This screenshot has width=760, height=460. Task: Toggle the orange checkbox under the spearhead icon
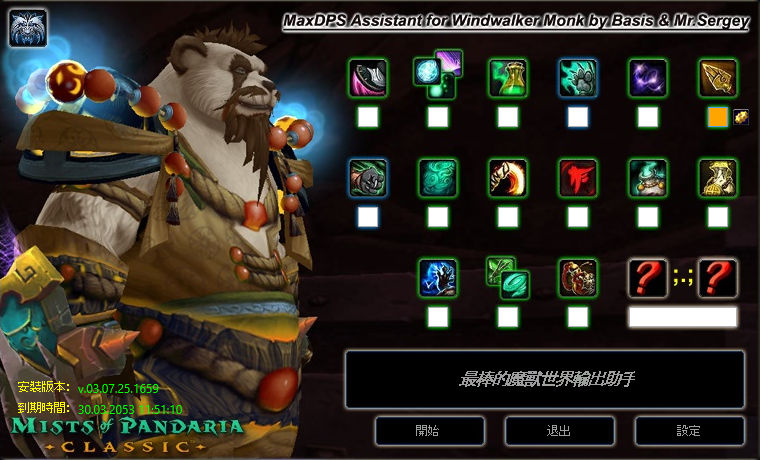click(x=717, y=117)
